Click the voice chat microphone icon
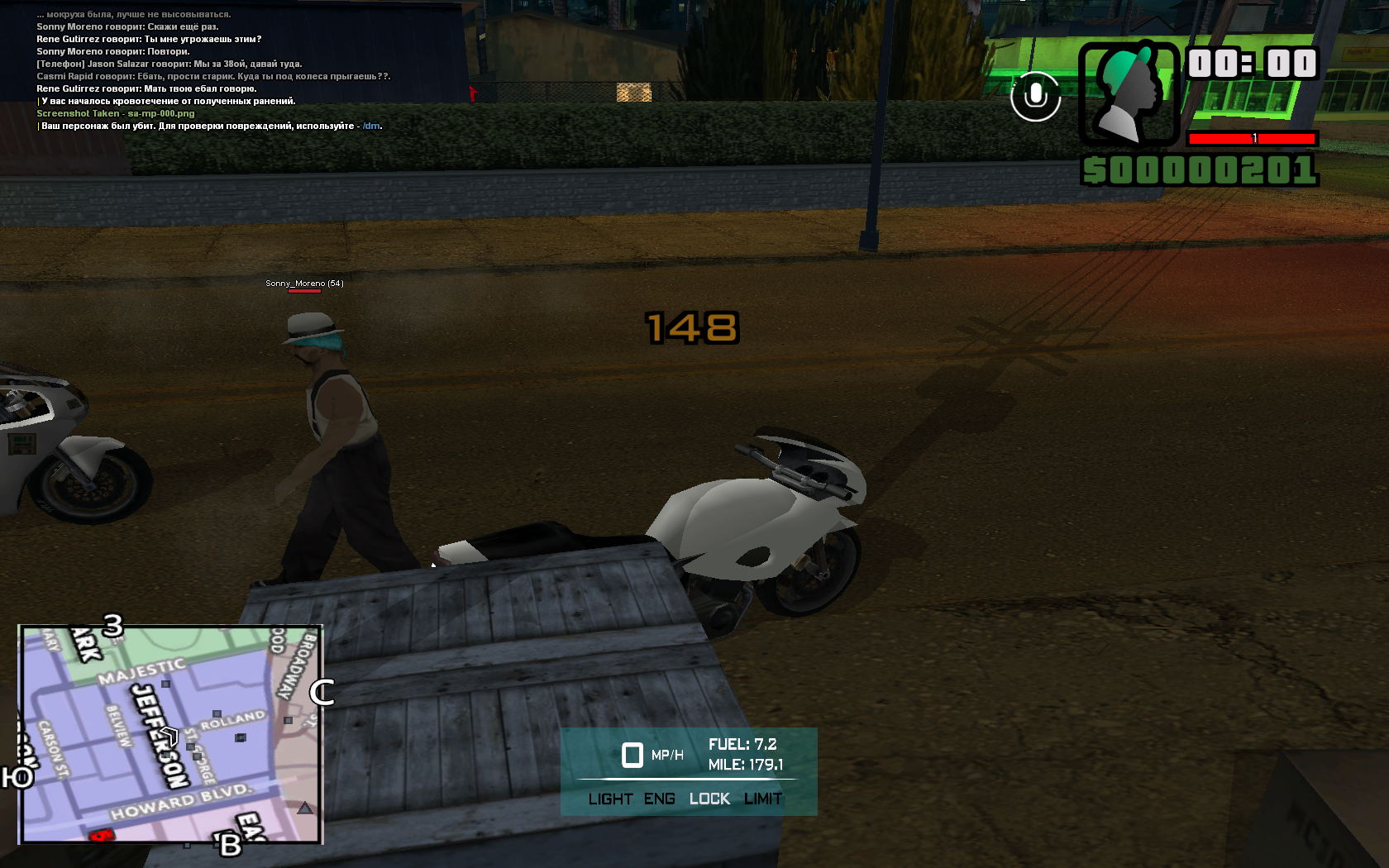 point(1035,97)
